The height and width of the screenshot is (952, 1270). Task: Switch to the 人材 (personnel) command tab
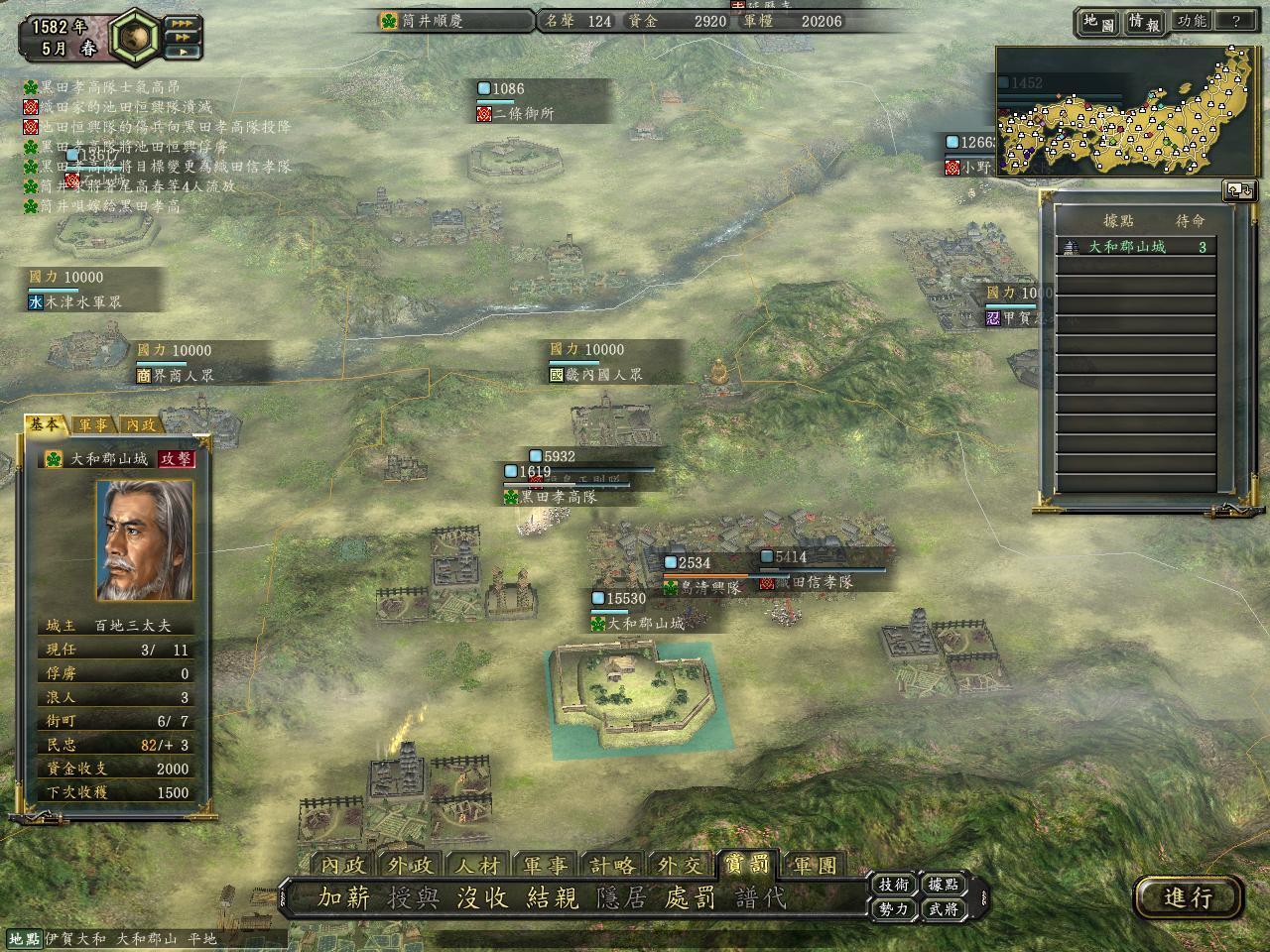[477, 865]
